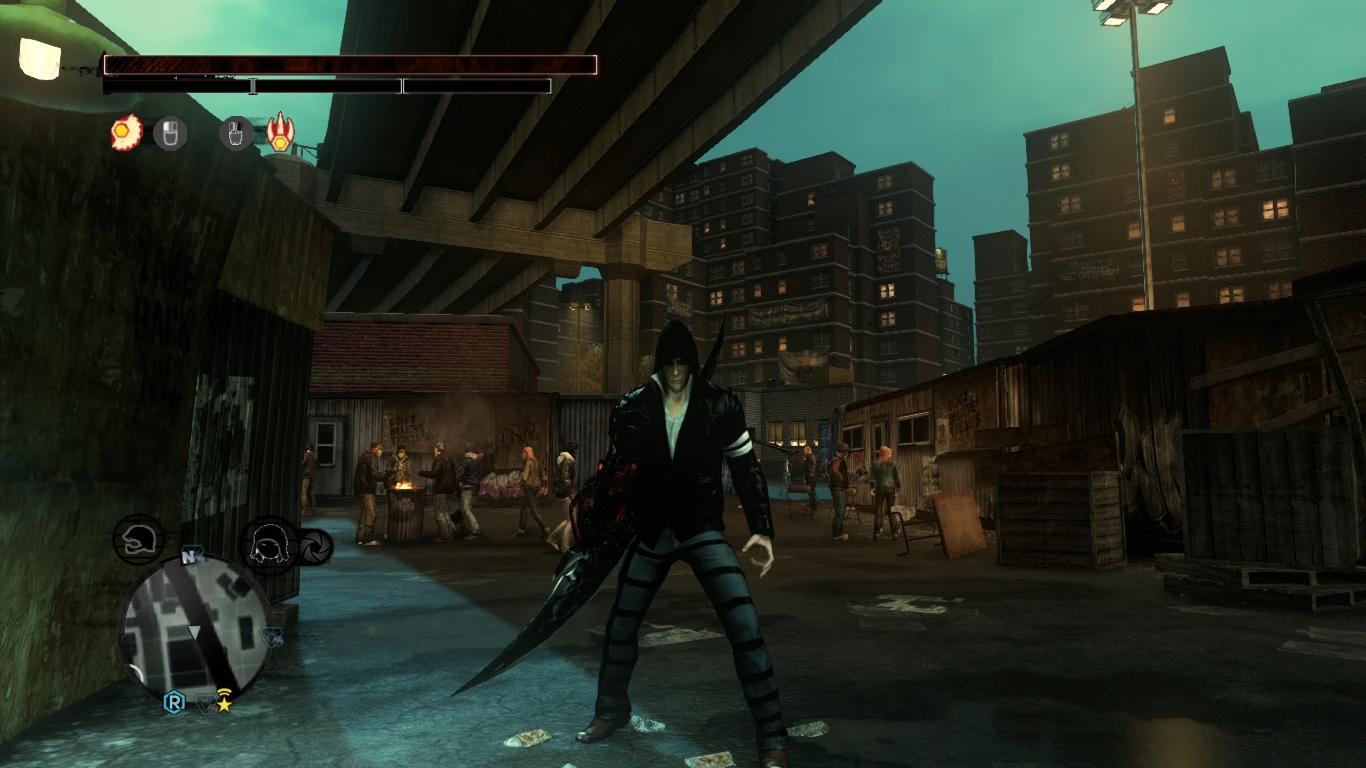Viewport: 1366px width, 768px height.
Task: Click the left mouse button prompt icon
Action: (x=168, y=133)
